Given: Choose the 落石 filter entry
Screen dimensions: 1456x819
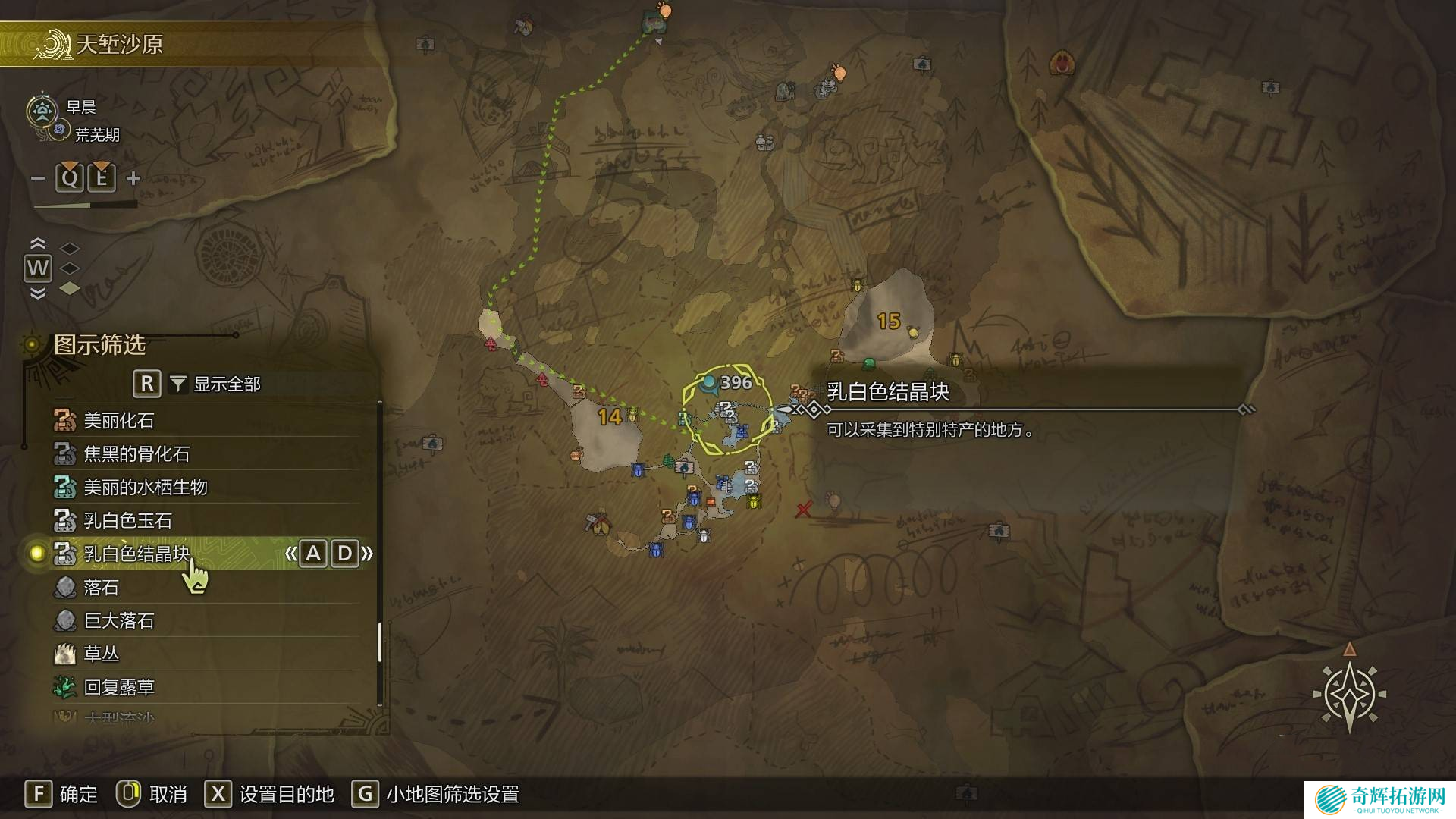Looking at the screenshot, I should (101, 587).
